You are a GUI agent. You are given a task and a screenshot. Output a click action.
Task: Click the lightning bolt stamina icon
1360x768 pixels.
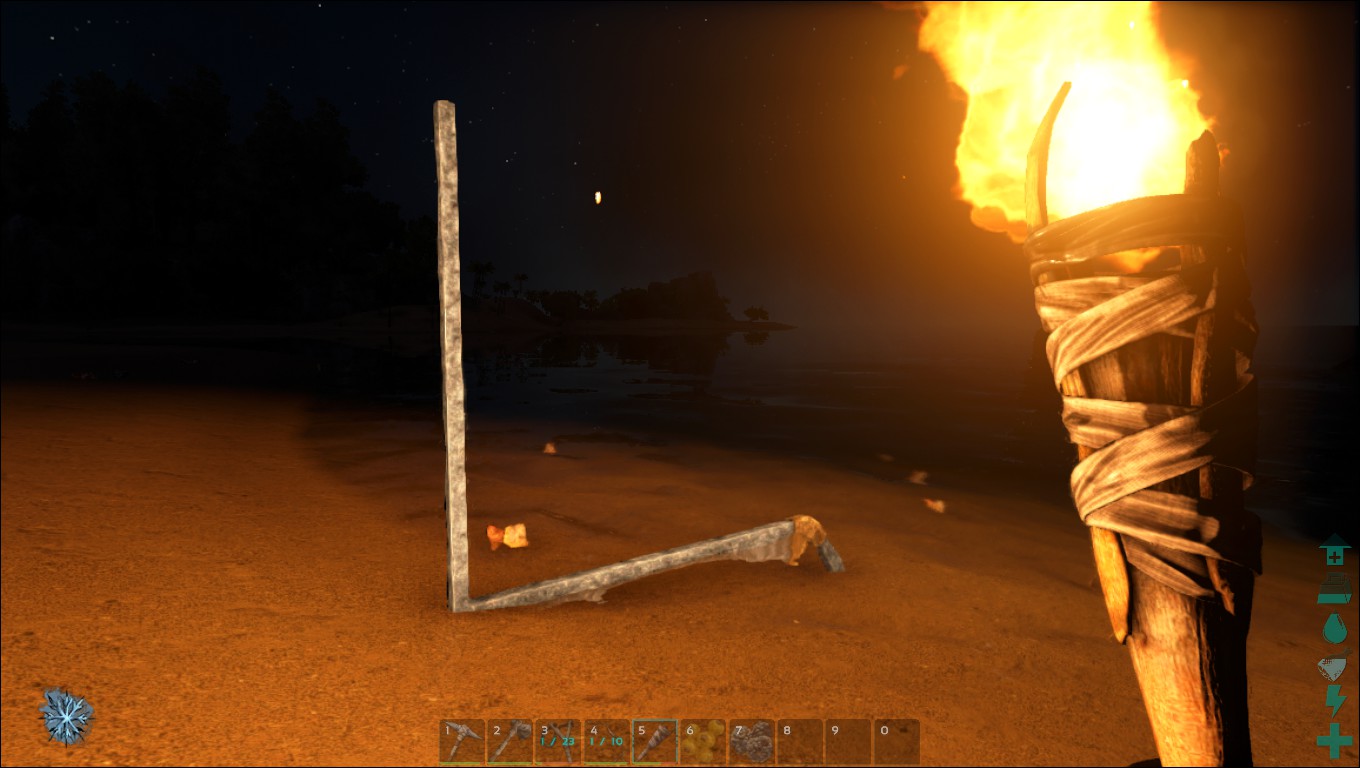tap(1336, 700)
